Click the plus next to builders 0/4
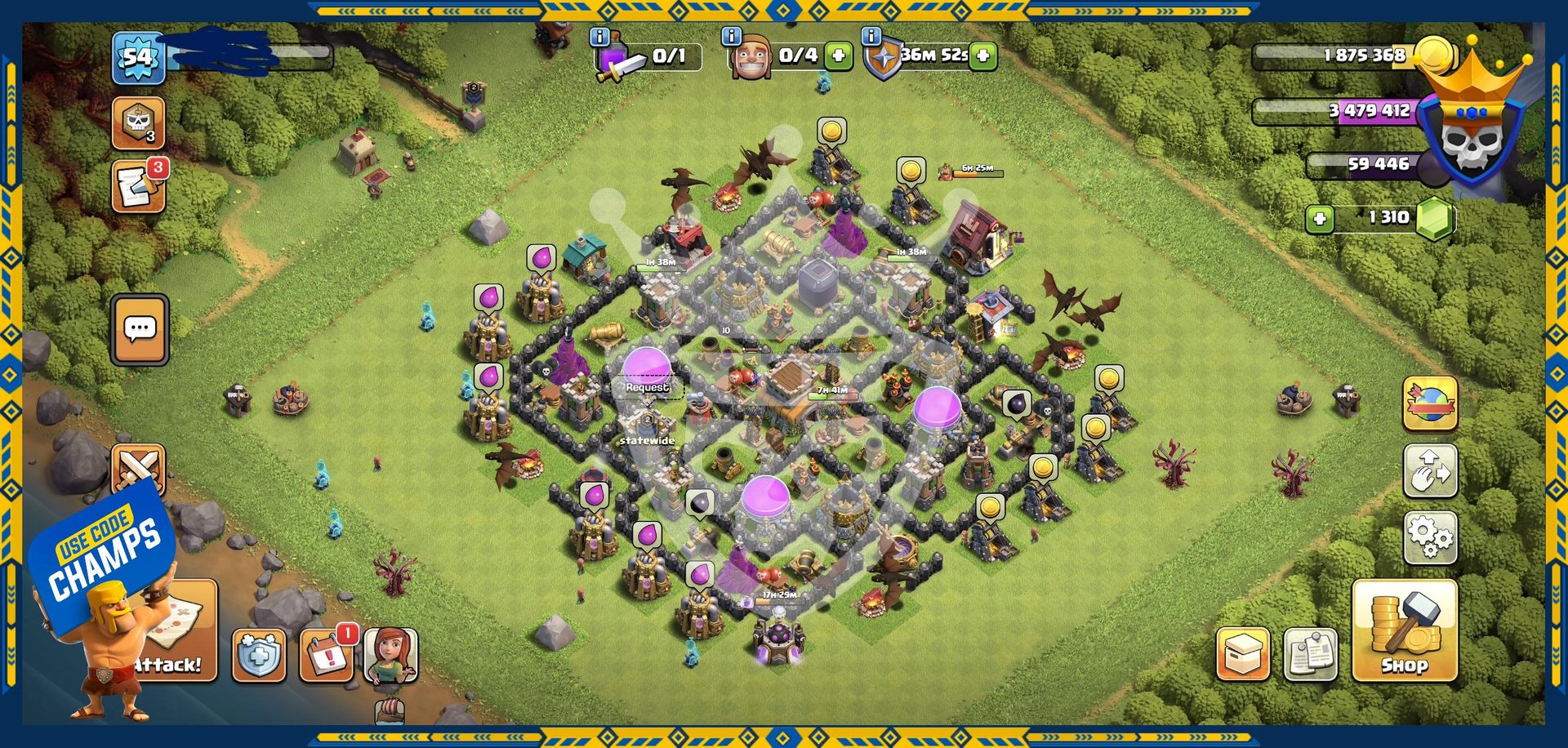 tap(839, 56)
